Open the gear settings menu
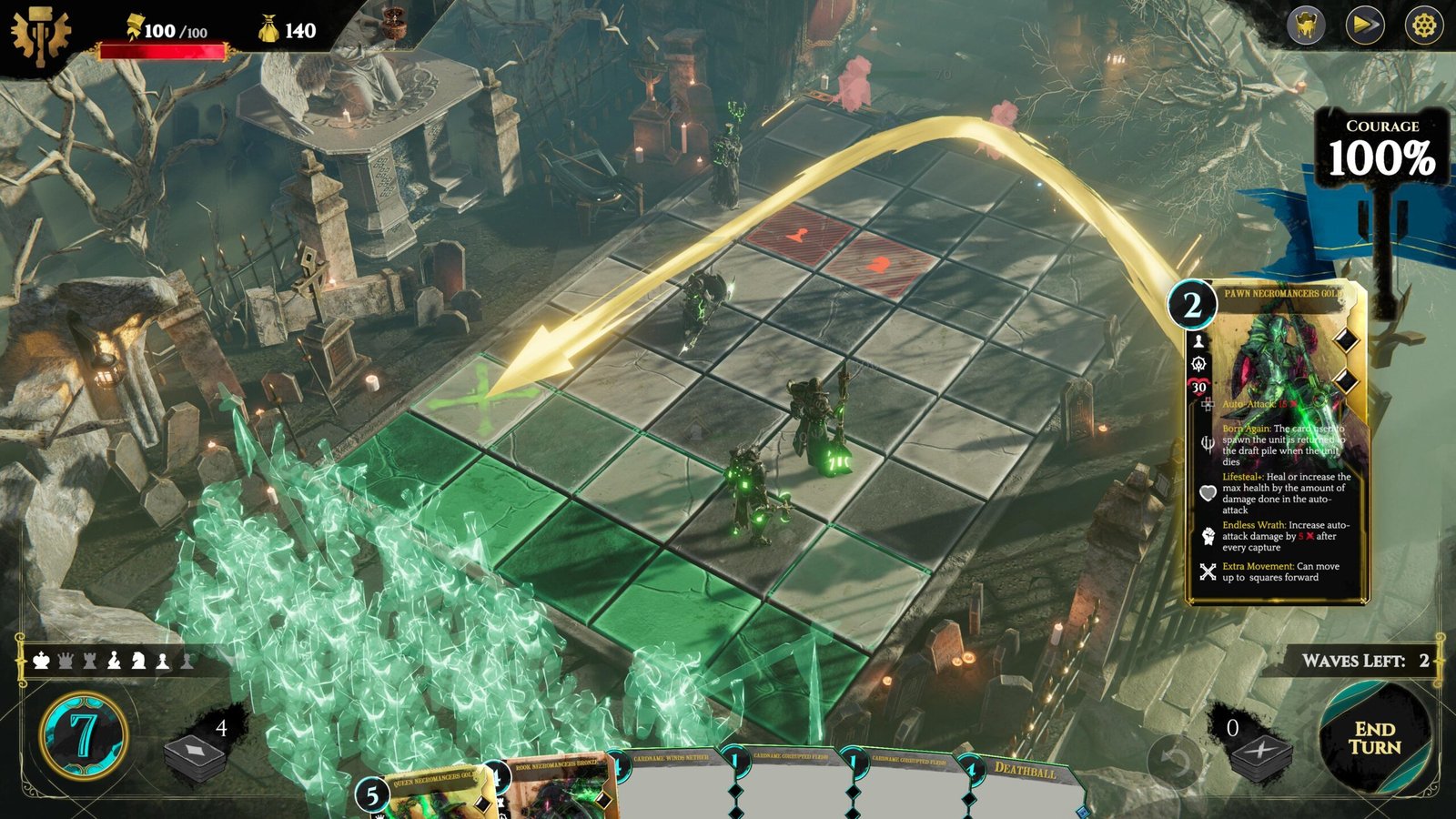The image size is (1456, 819). click(x=1423, y=25)
